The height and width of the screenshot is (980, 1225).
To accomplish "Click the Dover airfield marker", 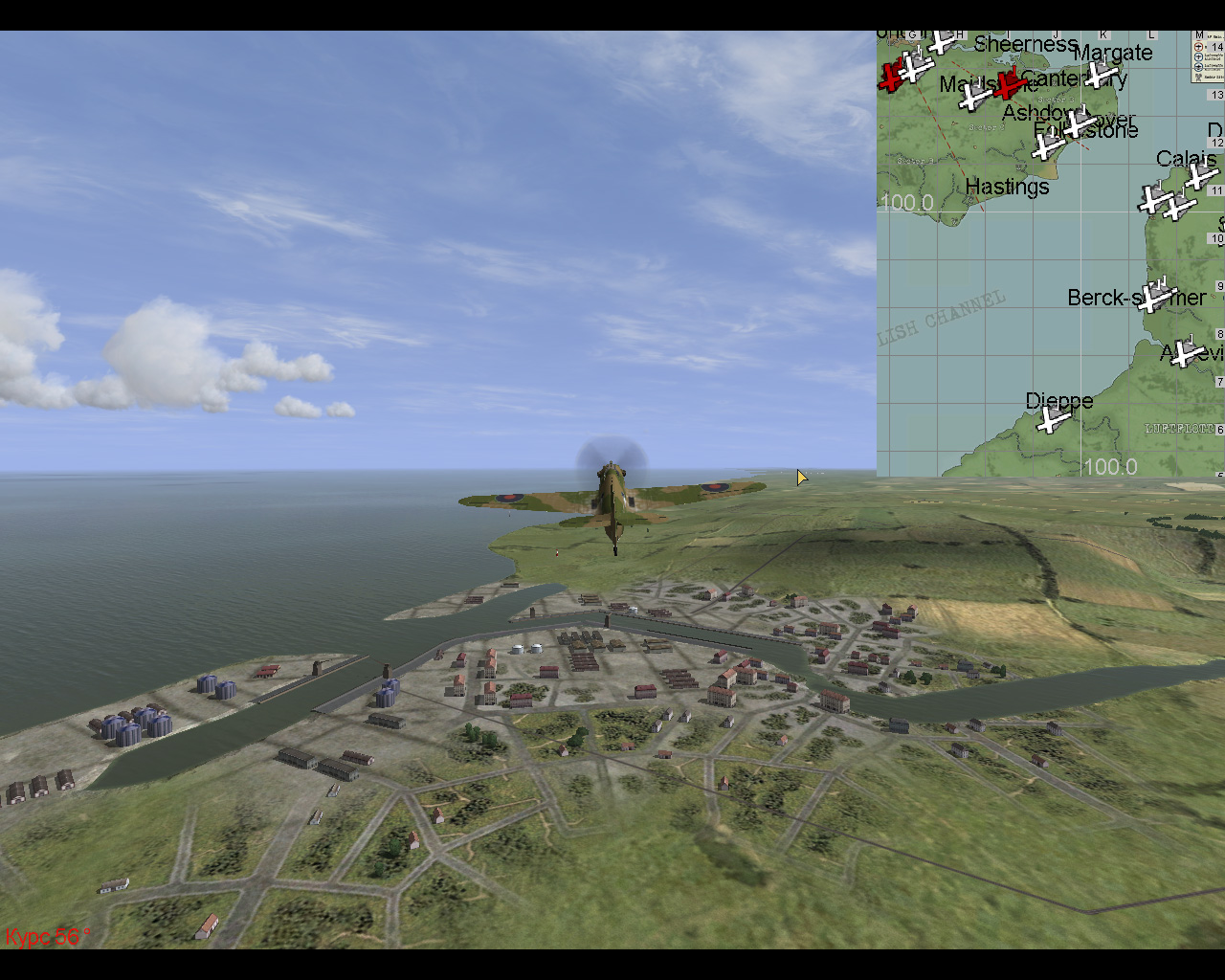I will (x=1080, y=123).
